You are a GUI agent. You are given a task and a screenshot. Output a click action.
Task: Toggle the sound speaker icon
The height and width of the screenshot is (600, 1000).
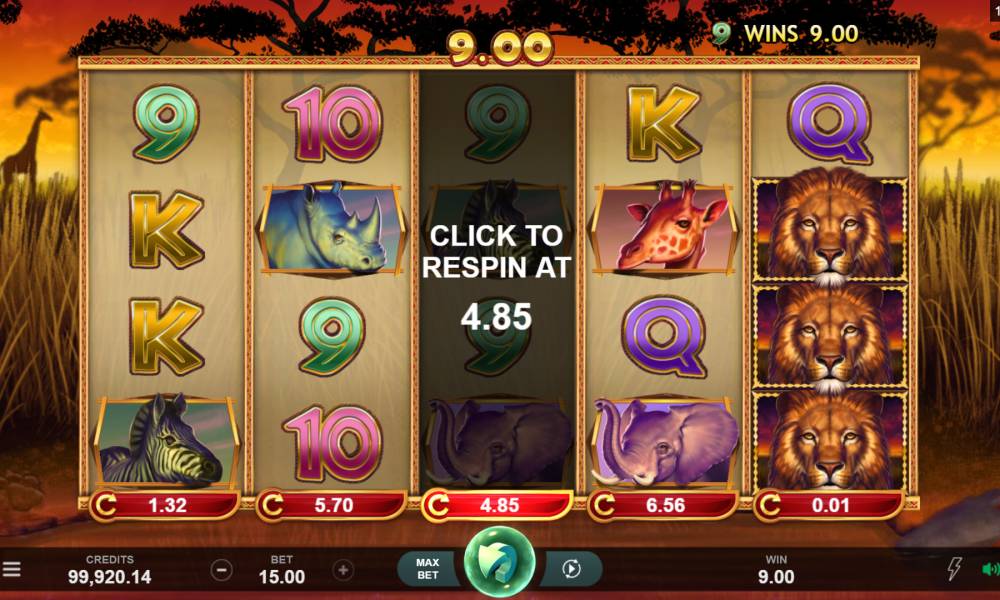click(x=990, y=570)
